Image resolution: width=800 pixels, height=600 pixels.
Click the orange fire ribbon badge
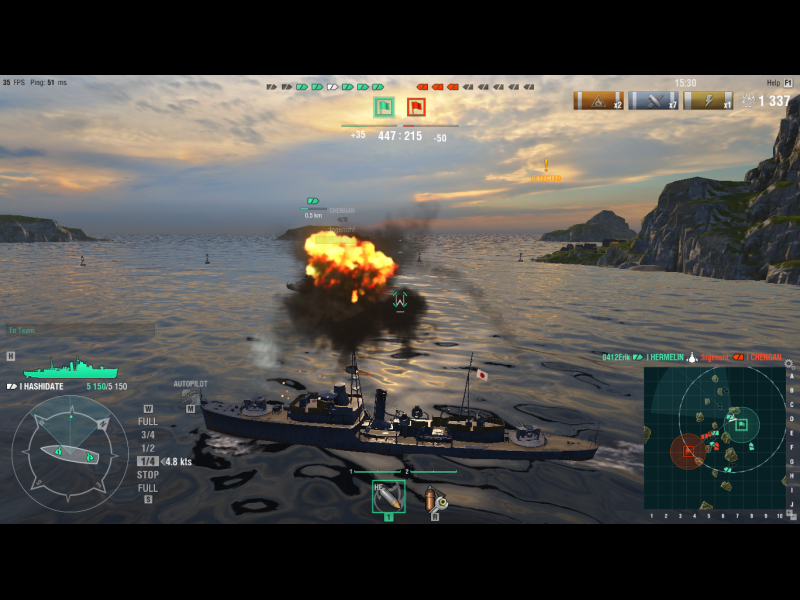[598, 101]
